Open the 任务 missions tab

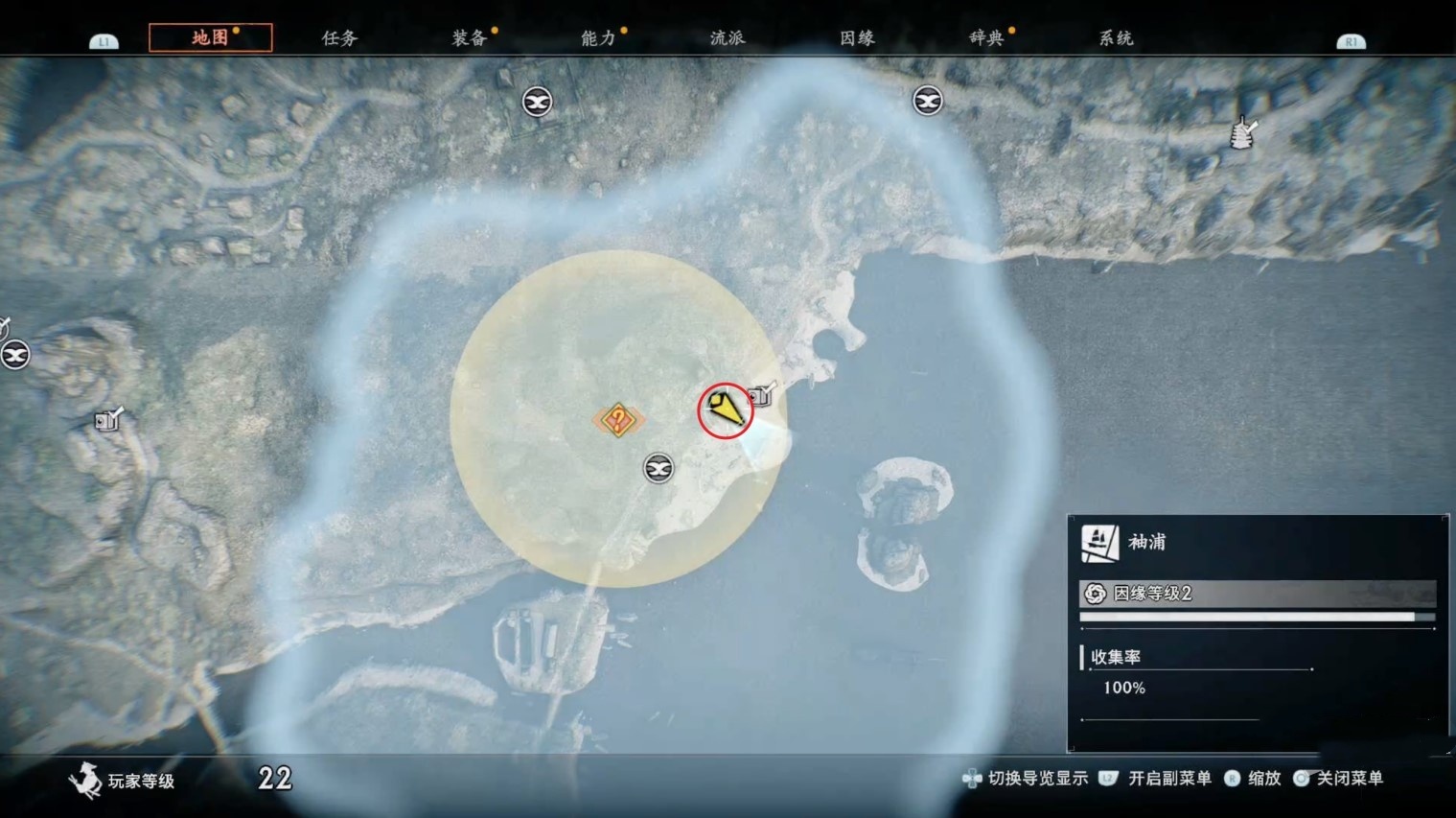point(339,37)
